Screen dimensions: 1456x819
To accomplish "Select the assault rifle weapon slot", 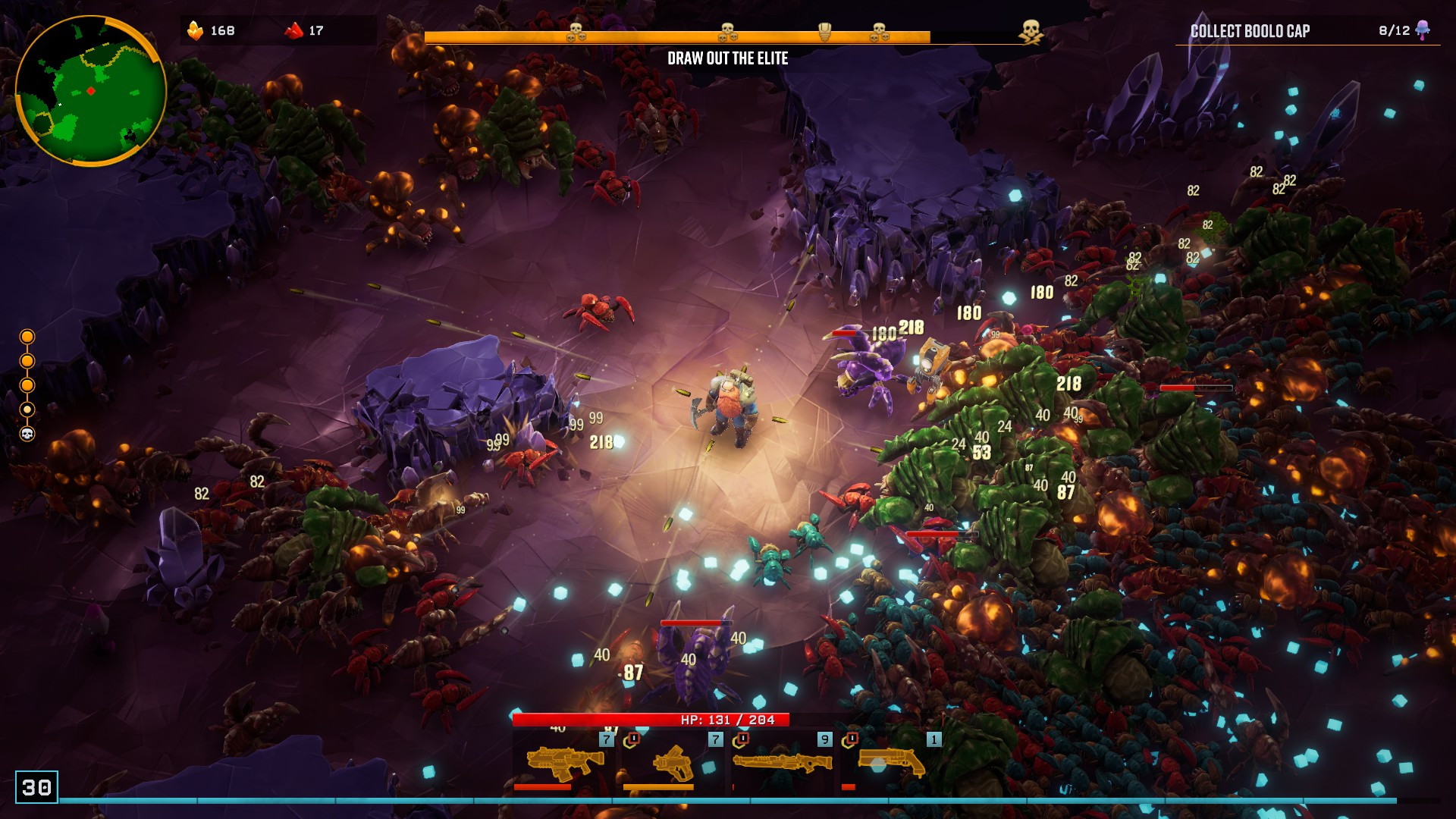I will [564, 762].
